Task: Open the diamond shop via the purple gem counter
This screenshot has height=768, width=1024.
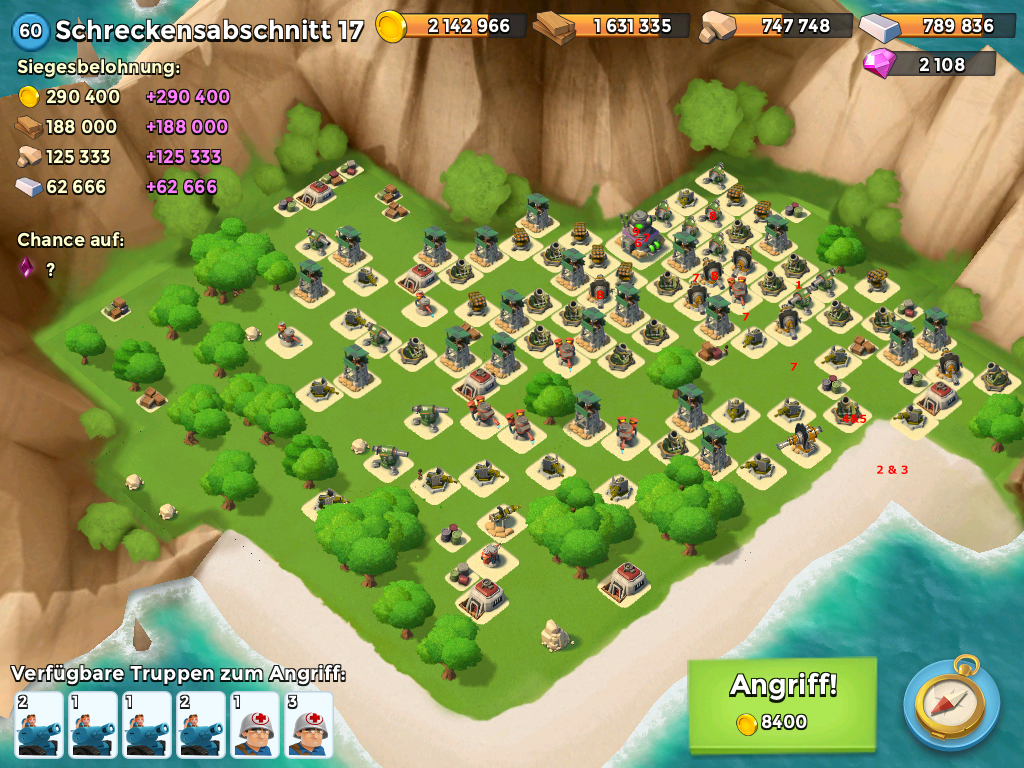Action: (x=930, y=64)
